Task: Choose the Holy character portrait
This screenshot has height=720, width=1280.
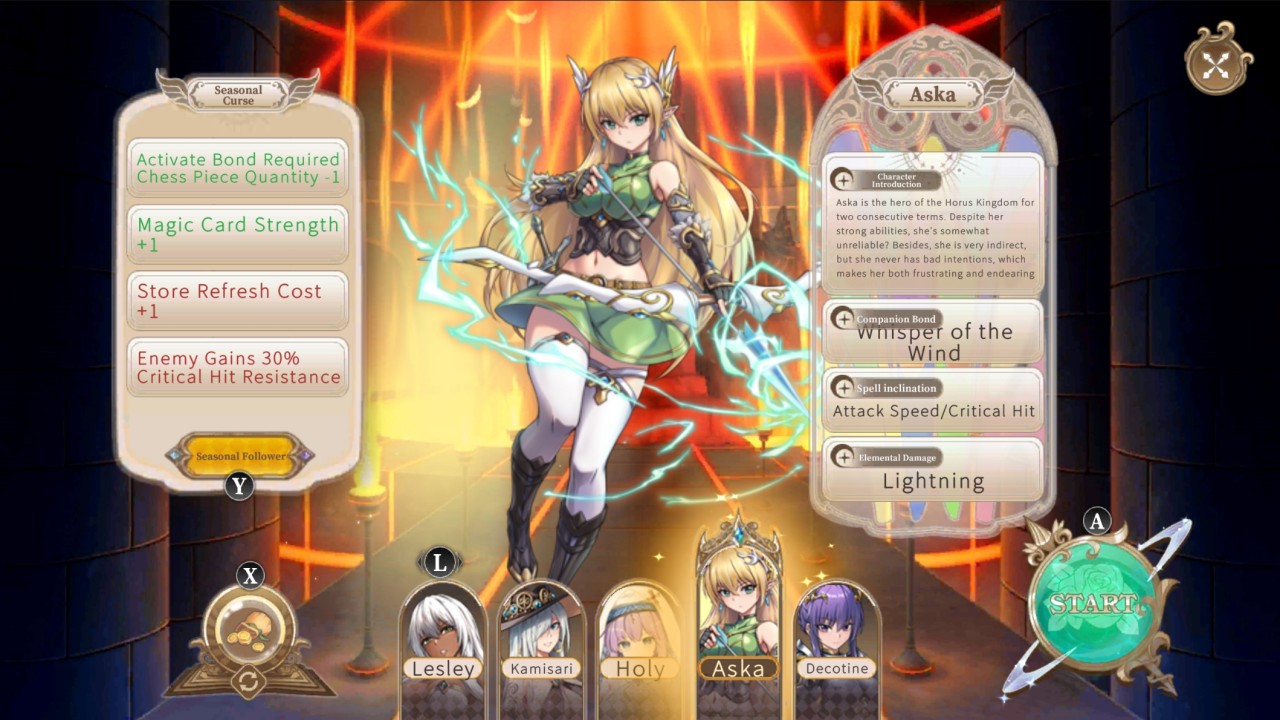Action: (639, 630)
